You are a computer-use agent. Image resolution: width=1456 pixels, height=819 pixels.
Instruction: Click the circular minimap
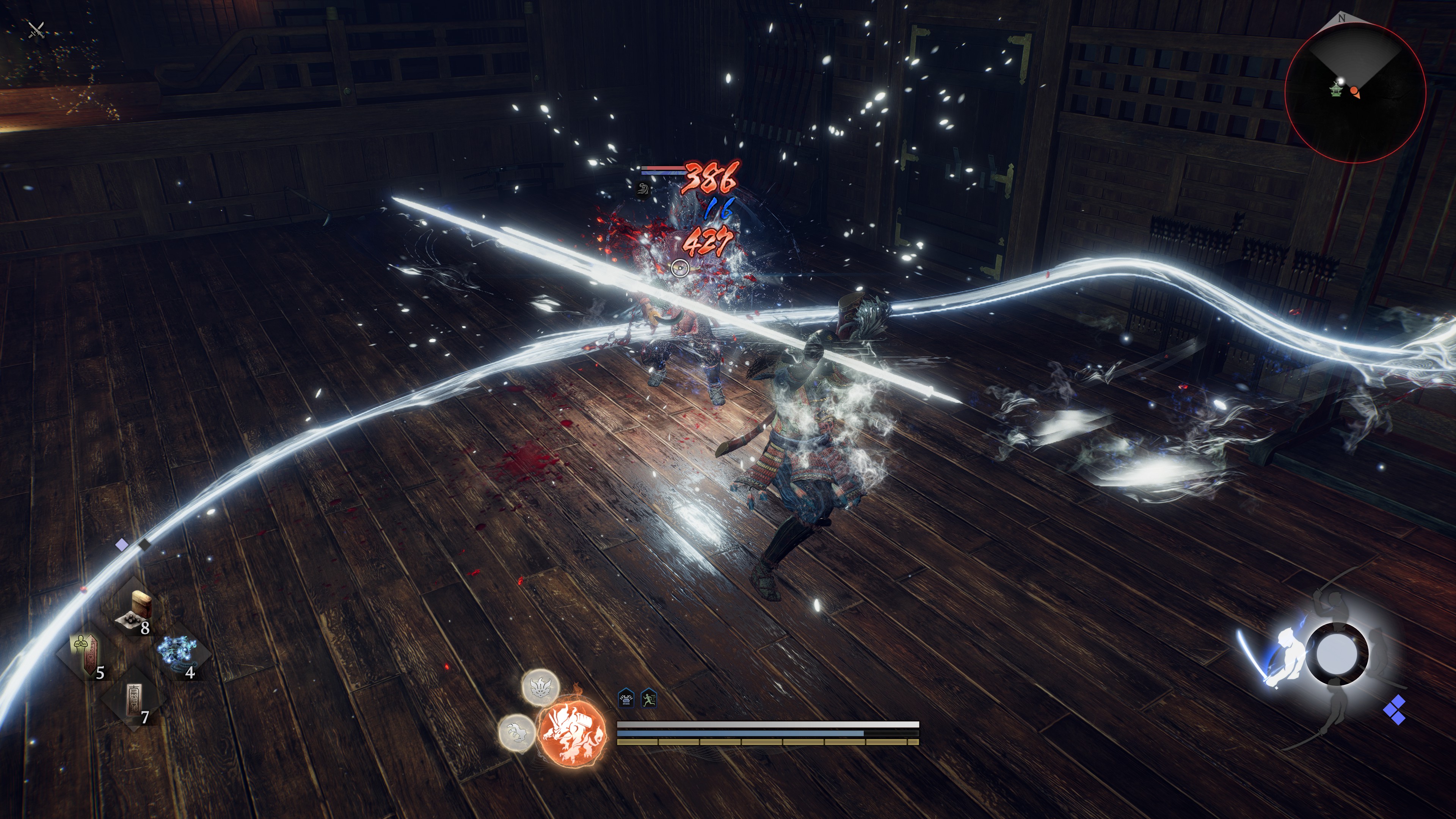tap(1355, 91)
